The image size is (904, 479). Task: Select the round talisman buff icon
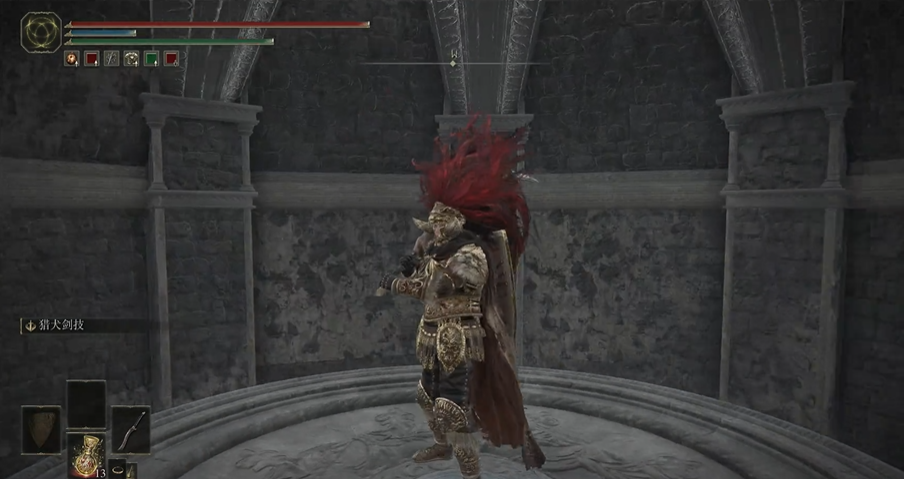tap(131, 59)
